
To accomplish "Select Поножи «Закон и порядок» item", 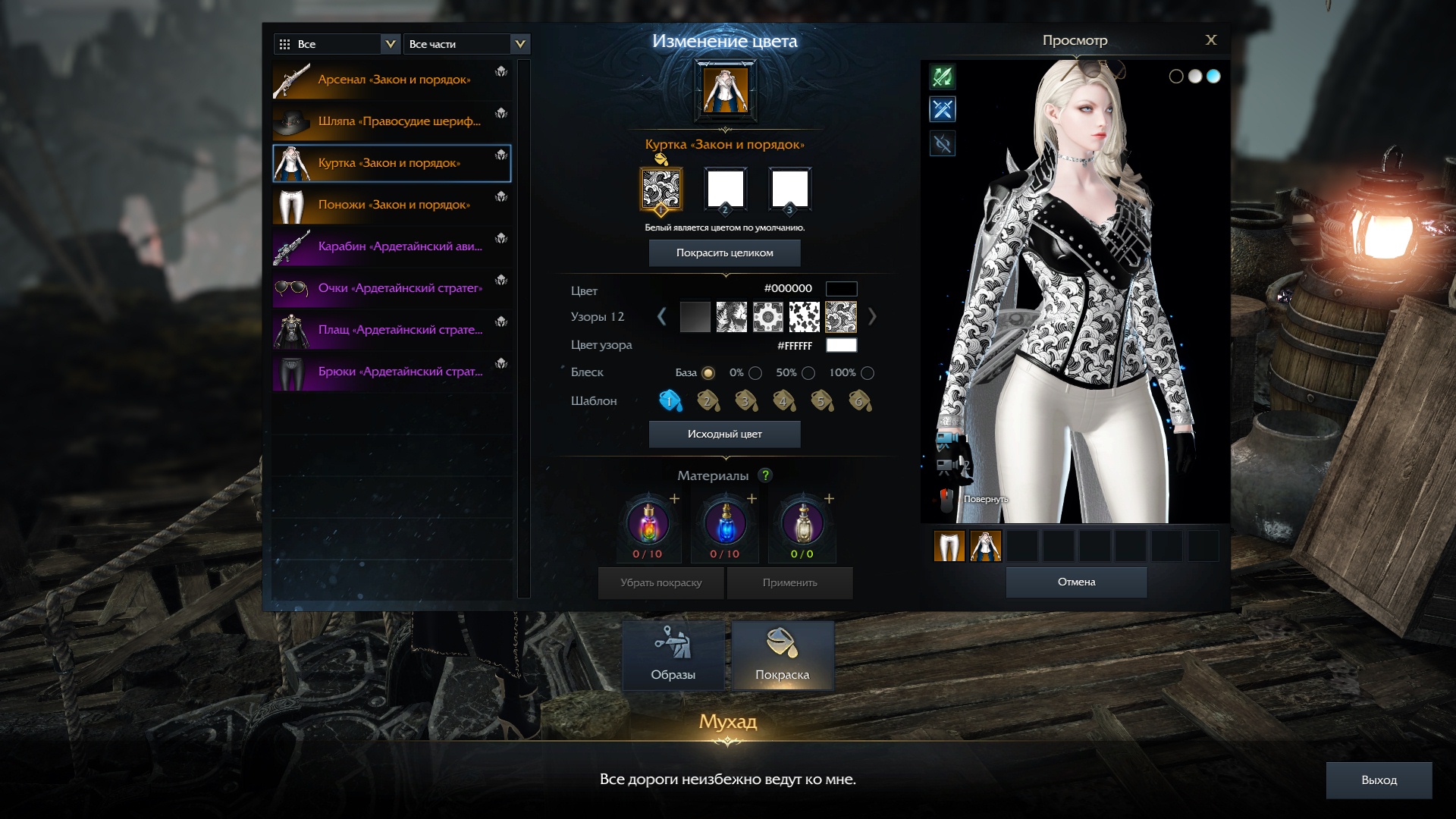I will tap(391, 205).
